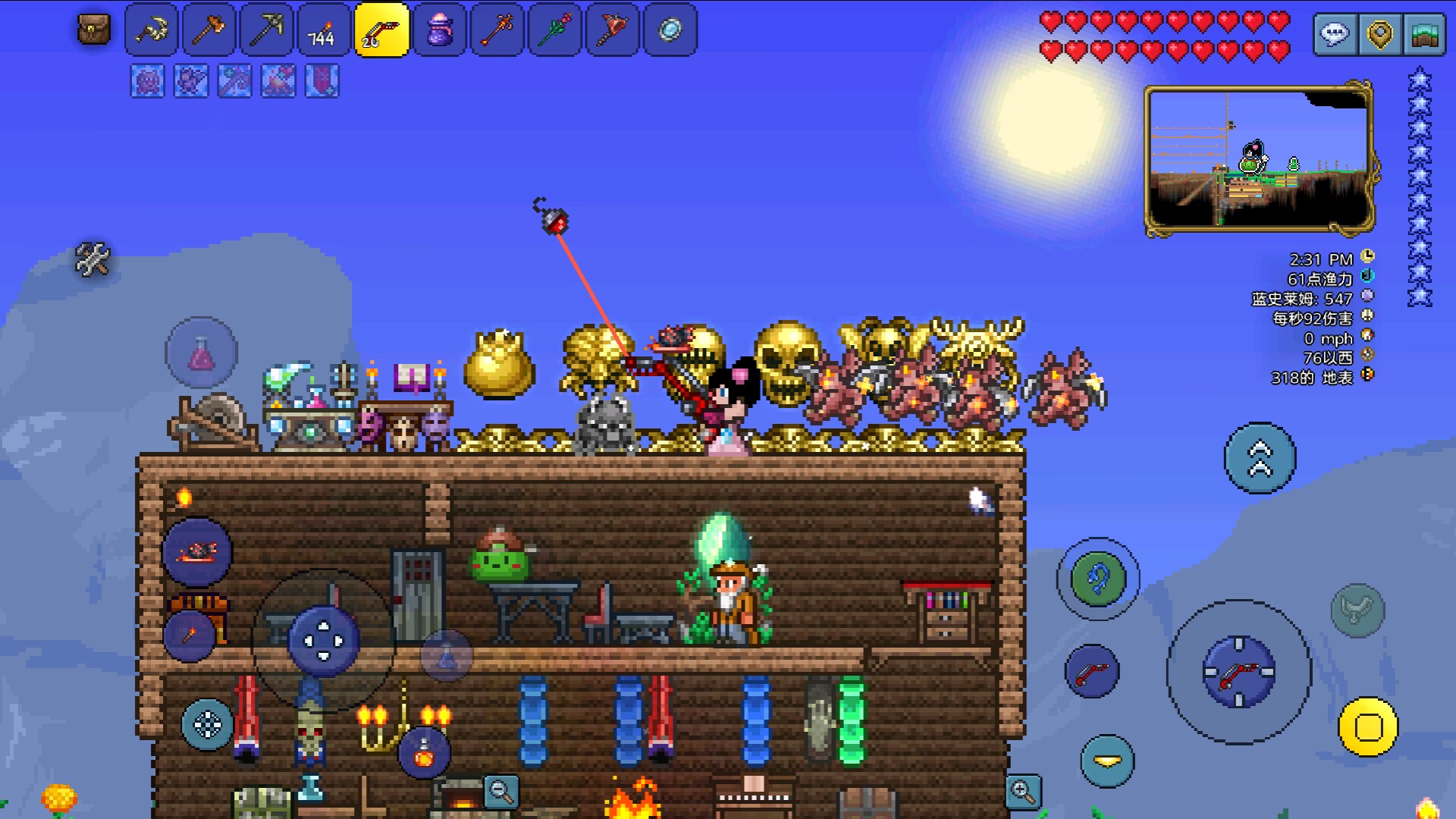Click the gold-framed minimap
Viewport: 1456px width, 819px height.
1259,159
